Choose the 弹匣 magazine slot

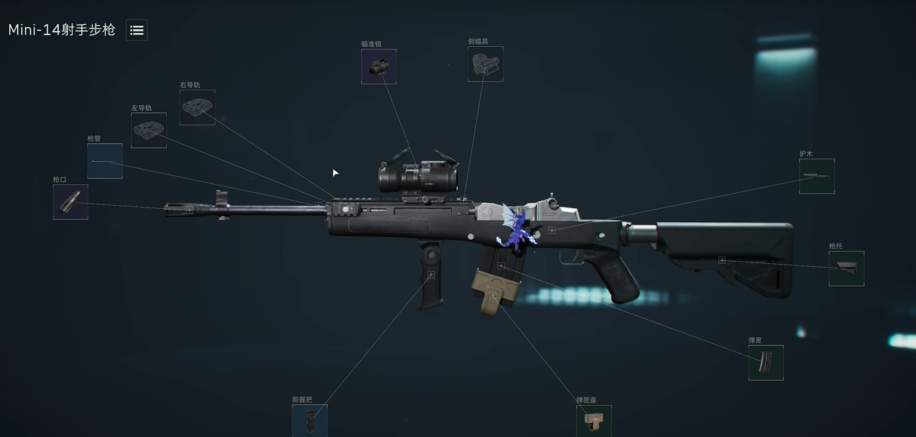[765, 363]
